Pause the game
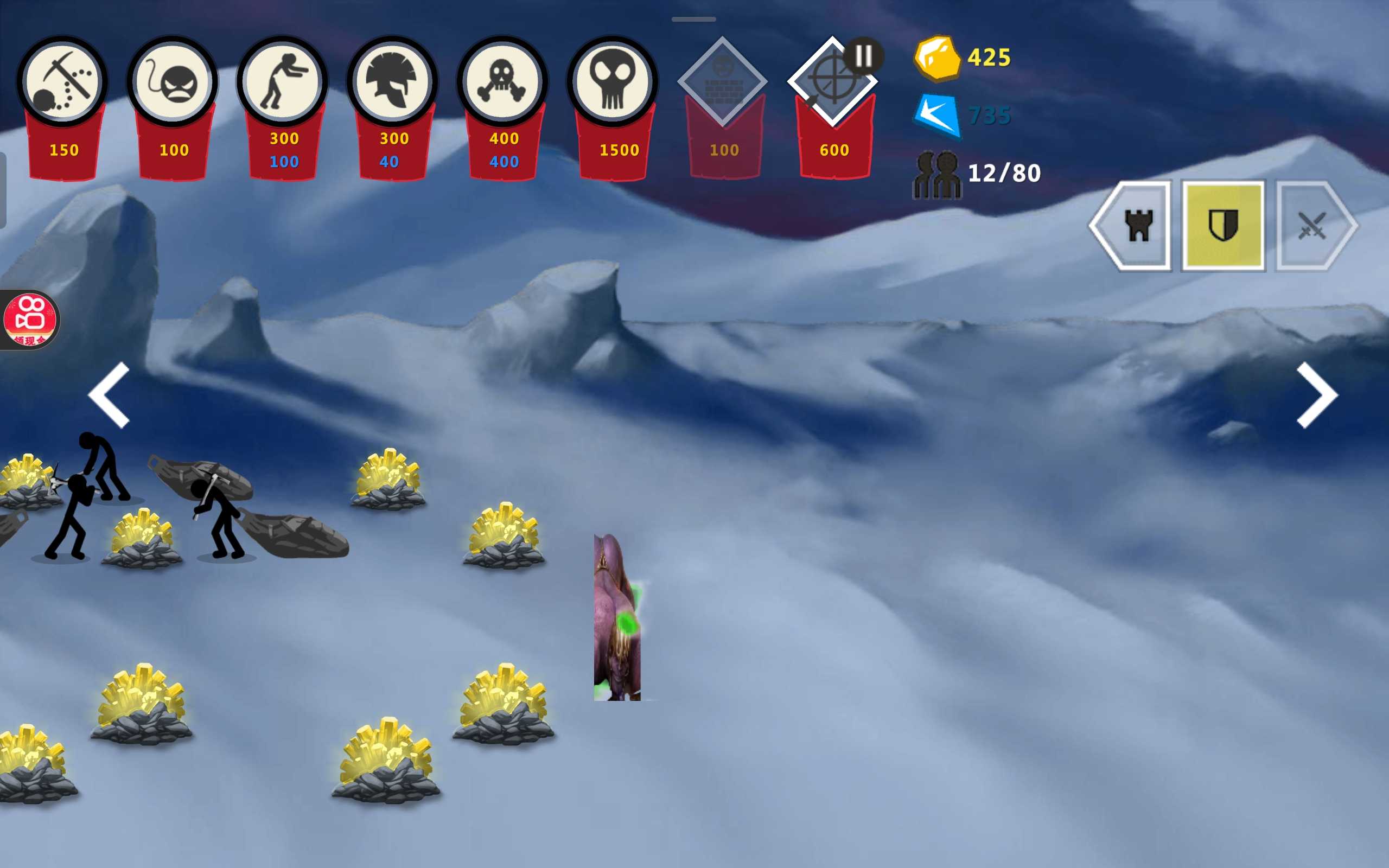This screenshot has height=868, width=1389. coord(863,56)
